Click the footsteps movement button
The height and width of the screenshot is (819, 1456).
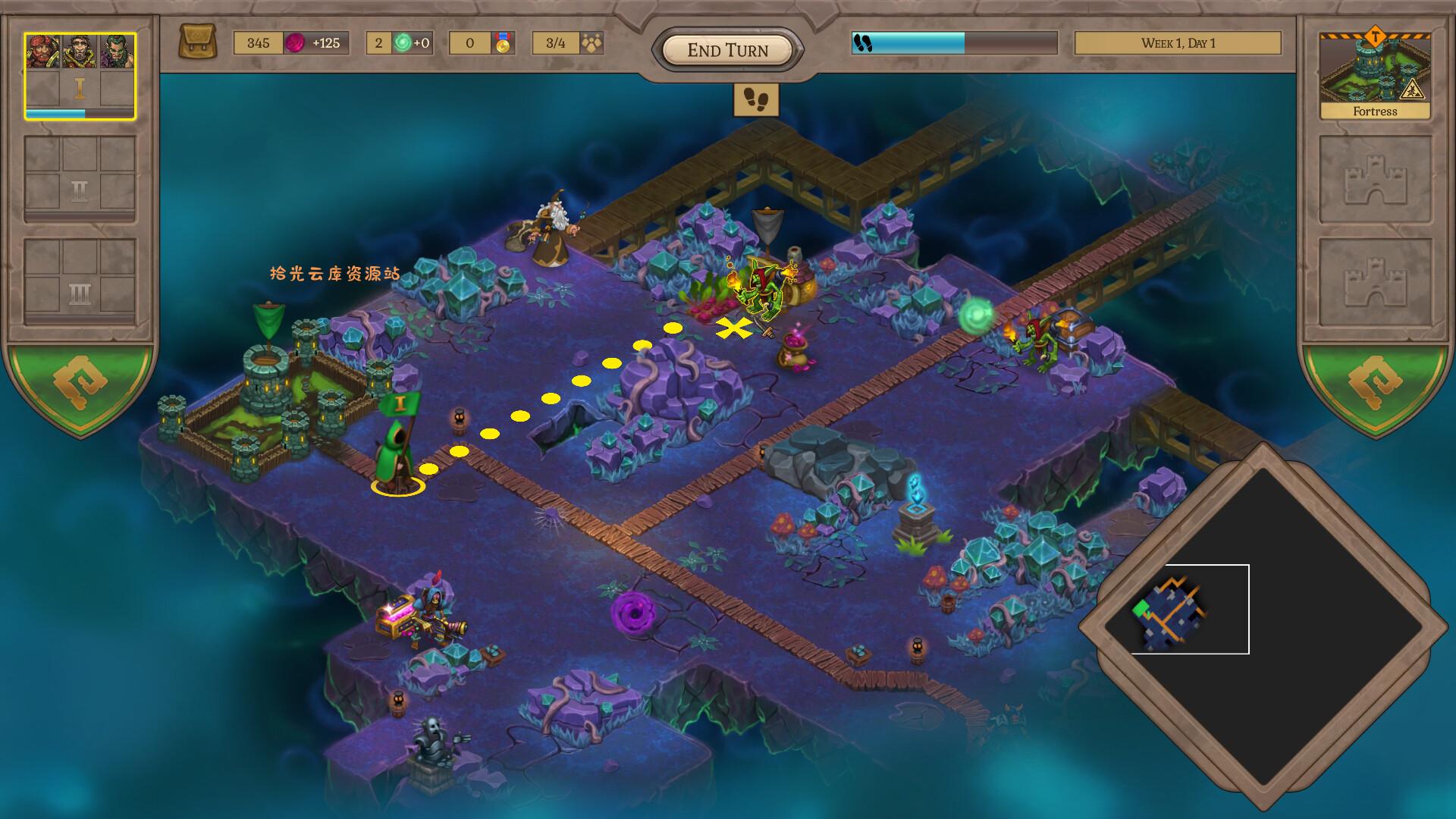tap(756, 99)
